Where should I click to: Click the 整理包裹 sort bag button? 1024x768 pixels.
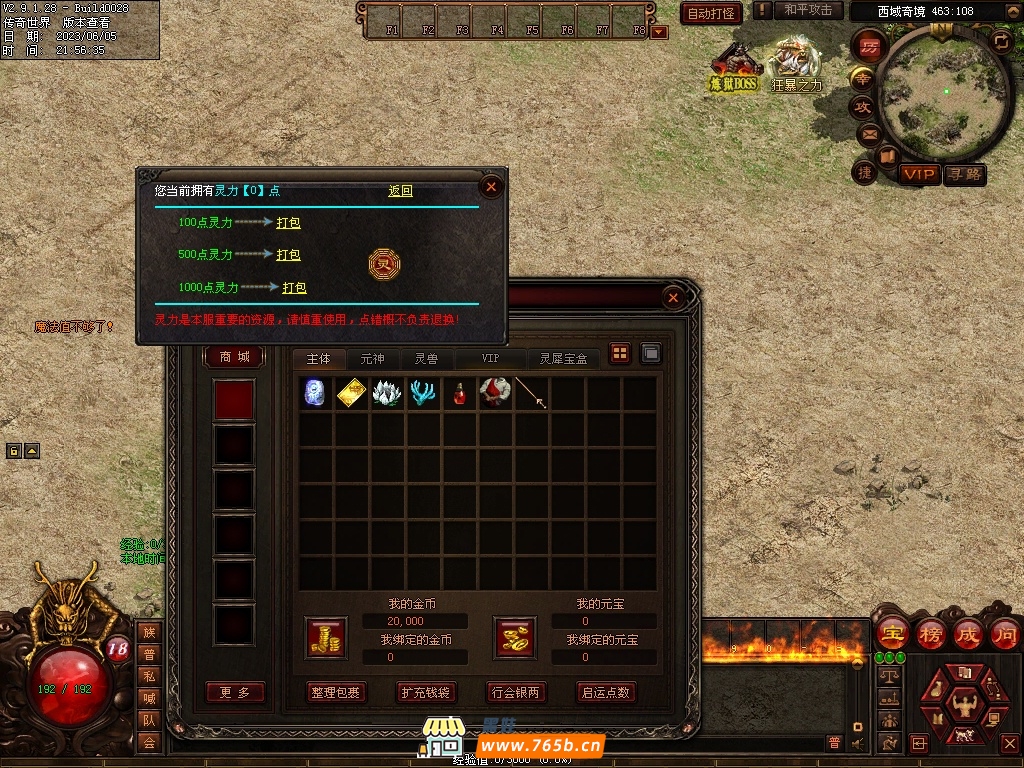336,692
